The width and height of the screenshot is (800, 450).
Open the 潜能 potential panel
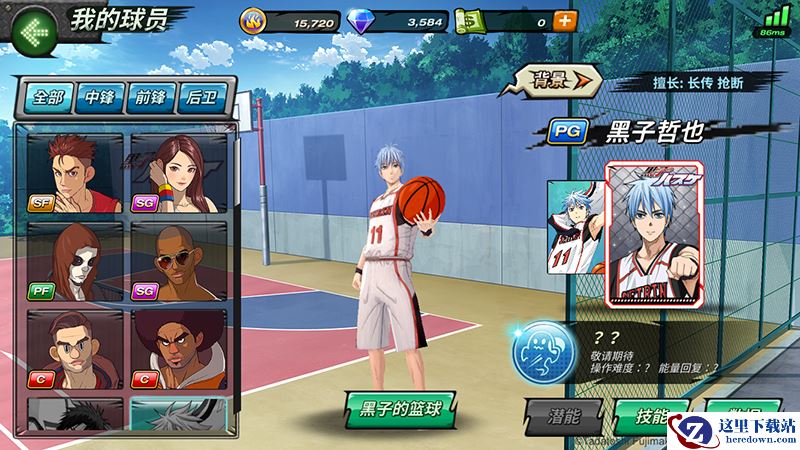(563, 415)
